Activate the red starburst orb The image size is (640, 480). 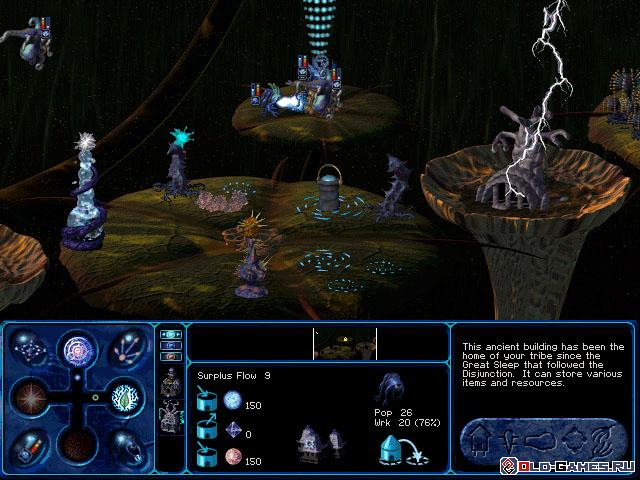pyautogui.click(x=30, y=398)
